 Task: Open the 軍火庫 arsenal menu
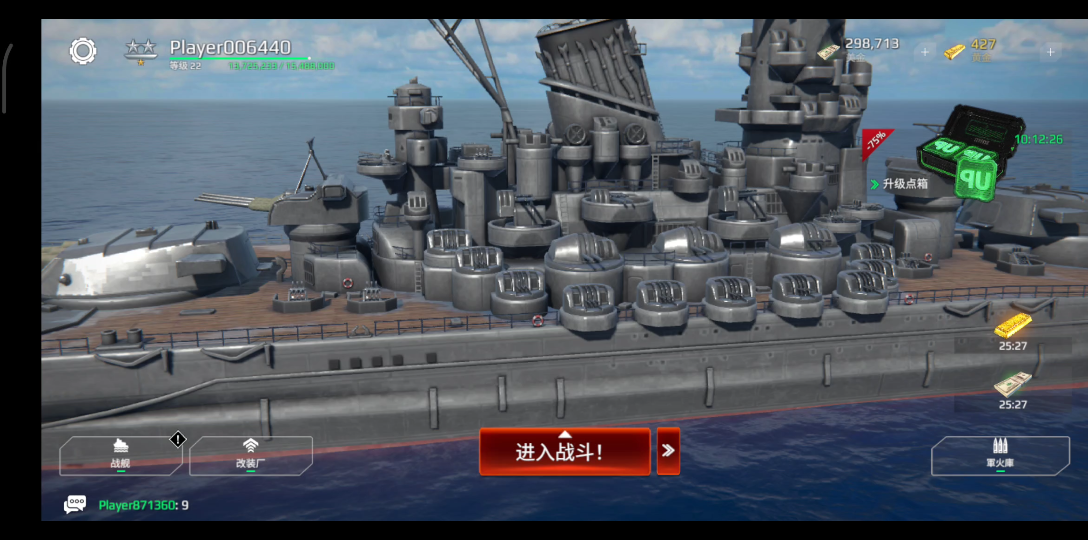pyautogui.click(x=1000, y=456)
